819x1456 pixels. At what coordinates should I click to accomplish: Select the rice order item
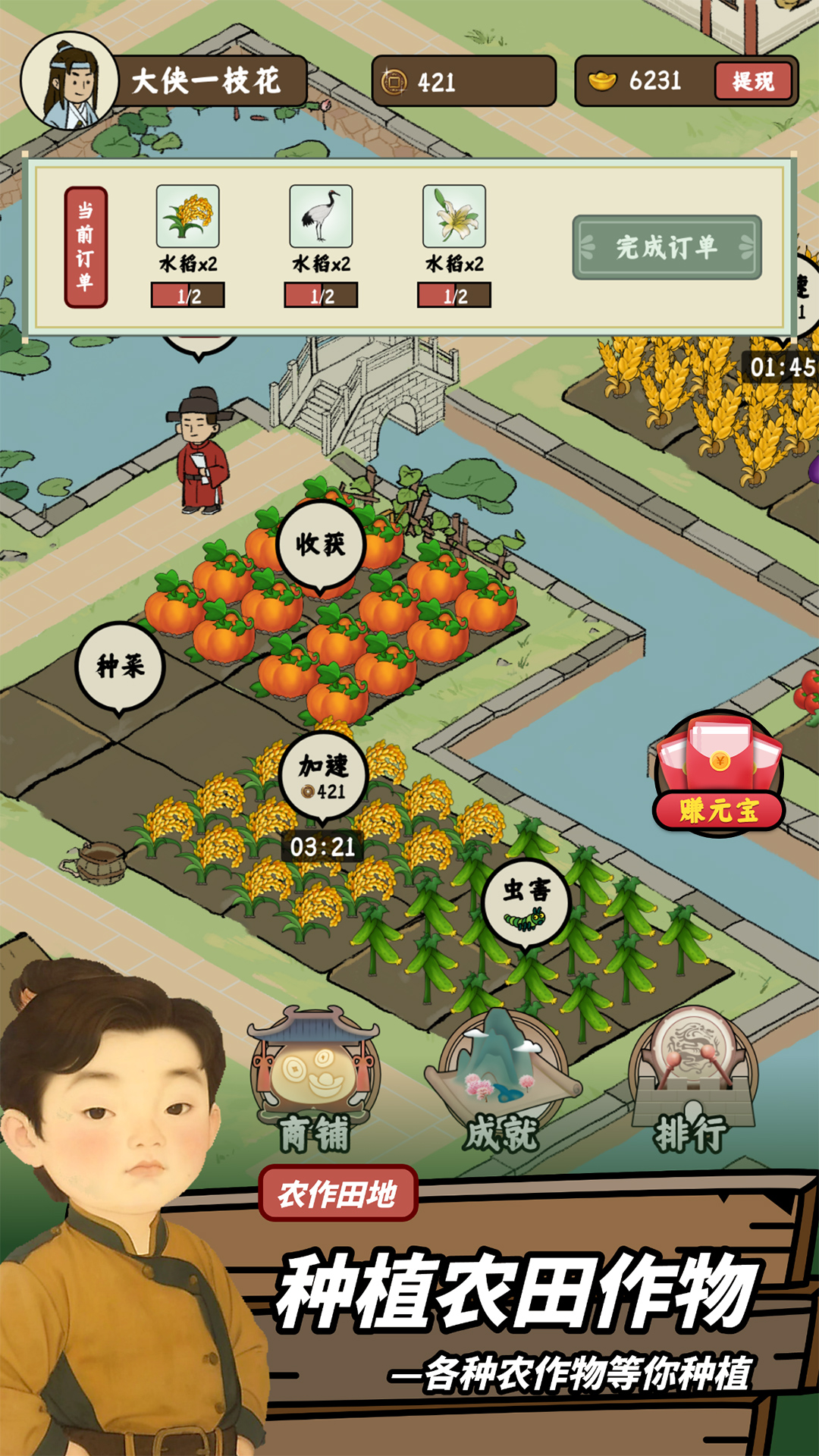pos(188,217)
